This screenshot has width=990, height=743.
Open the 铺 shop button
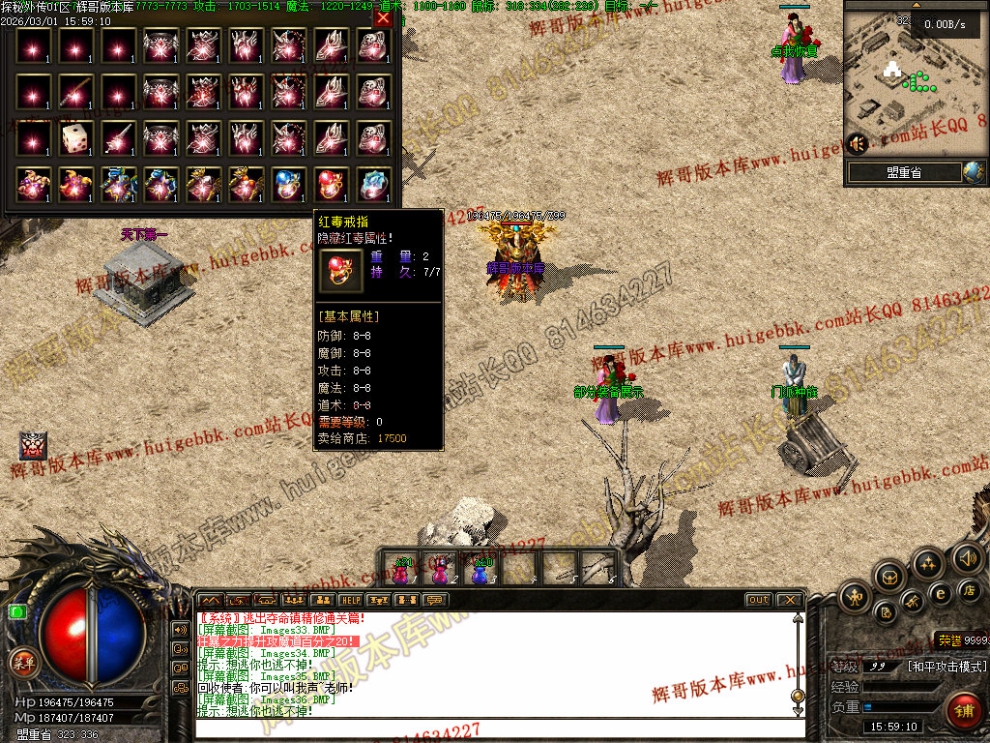coord(965,711)
